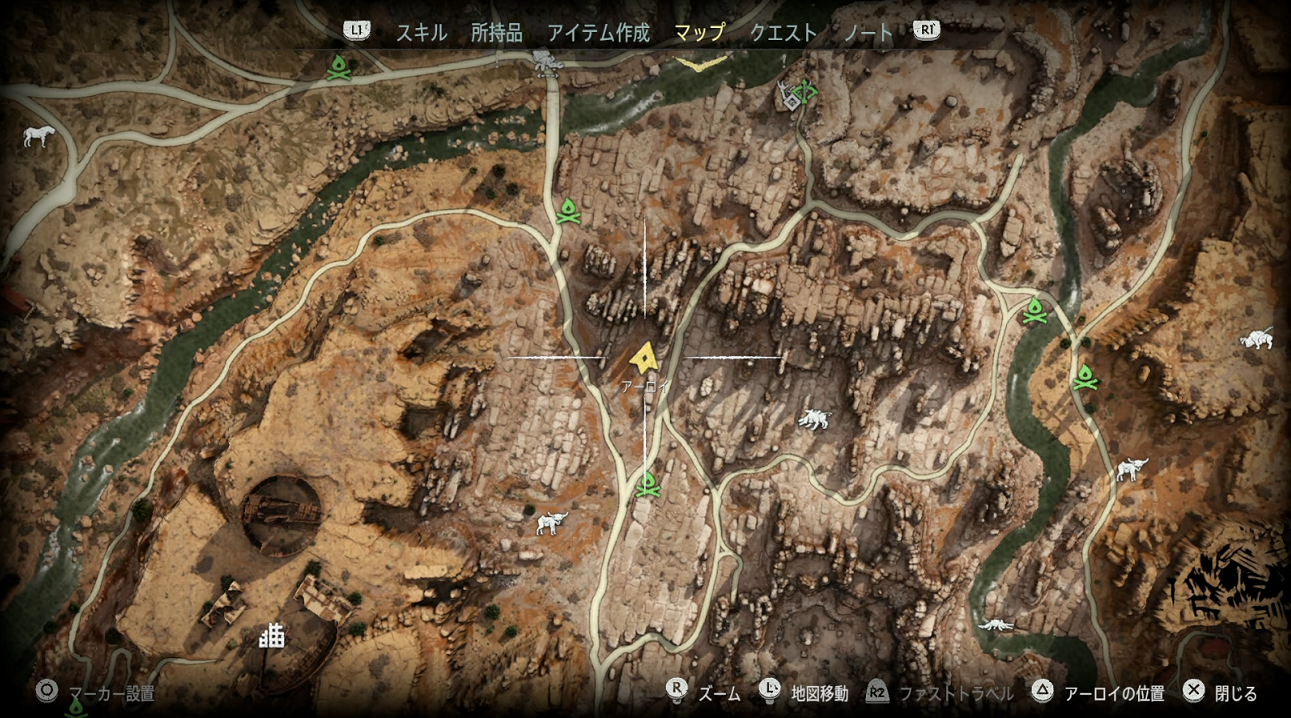Viewport: 1291px width, 718px height.
Task: Open the 所持品 inventory tab
Action: point(496,33)
